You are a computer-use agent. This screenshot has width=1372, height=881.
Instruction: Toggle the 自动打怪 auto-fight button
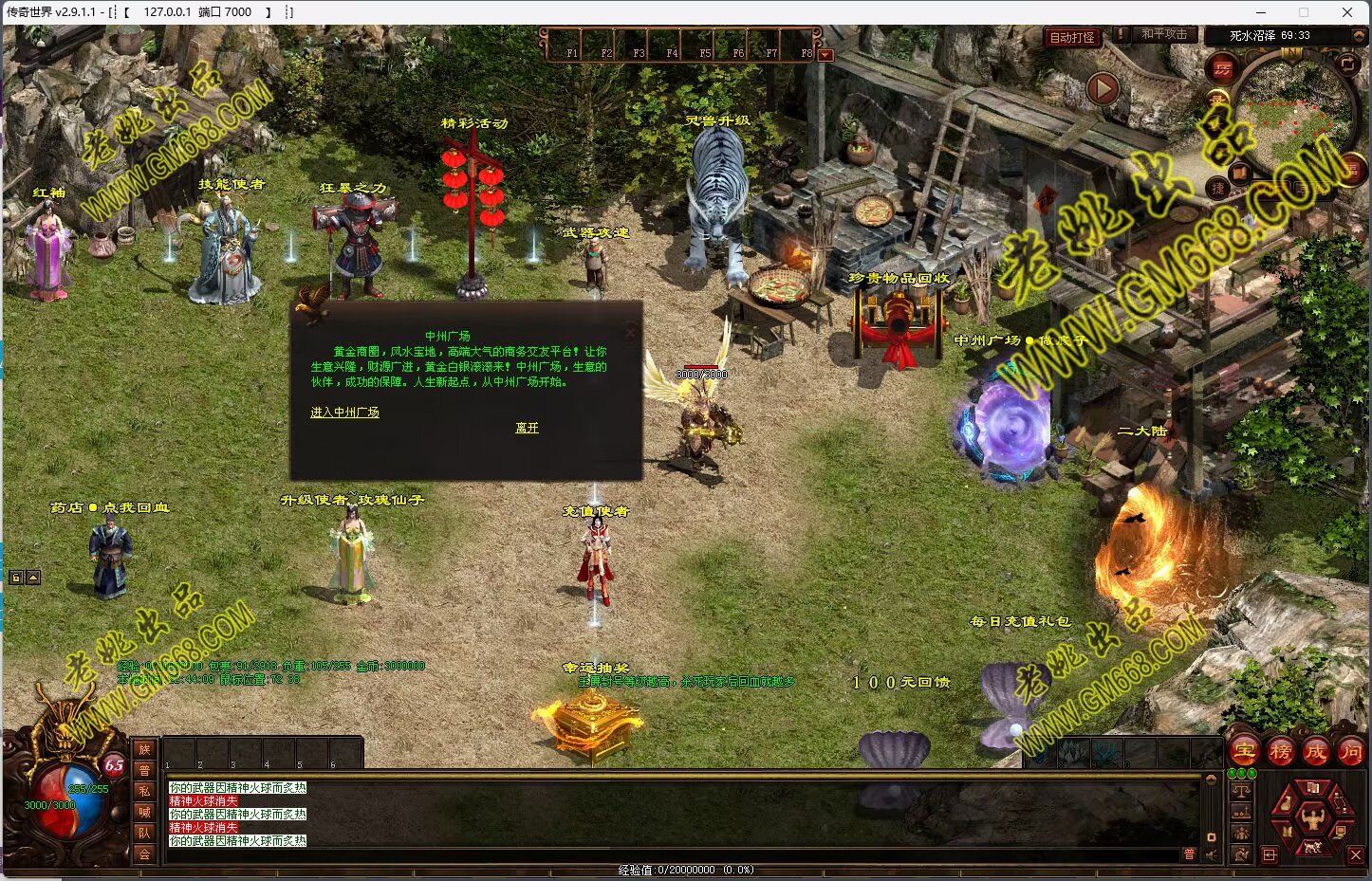1072,38
